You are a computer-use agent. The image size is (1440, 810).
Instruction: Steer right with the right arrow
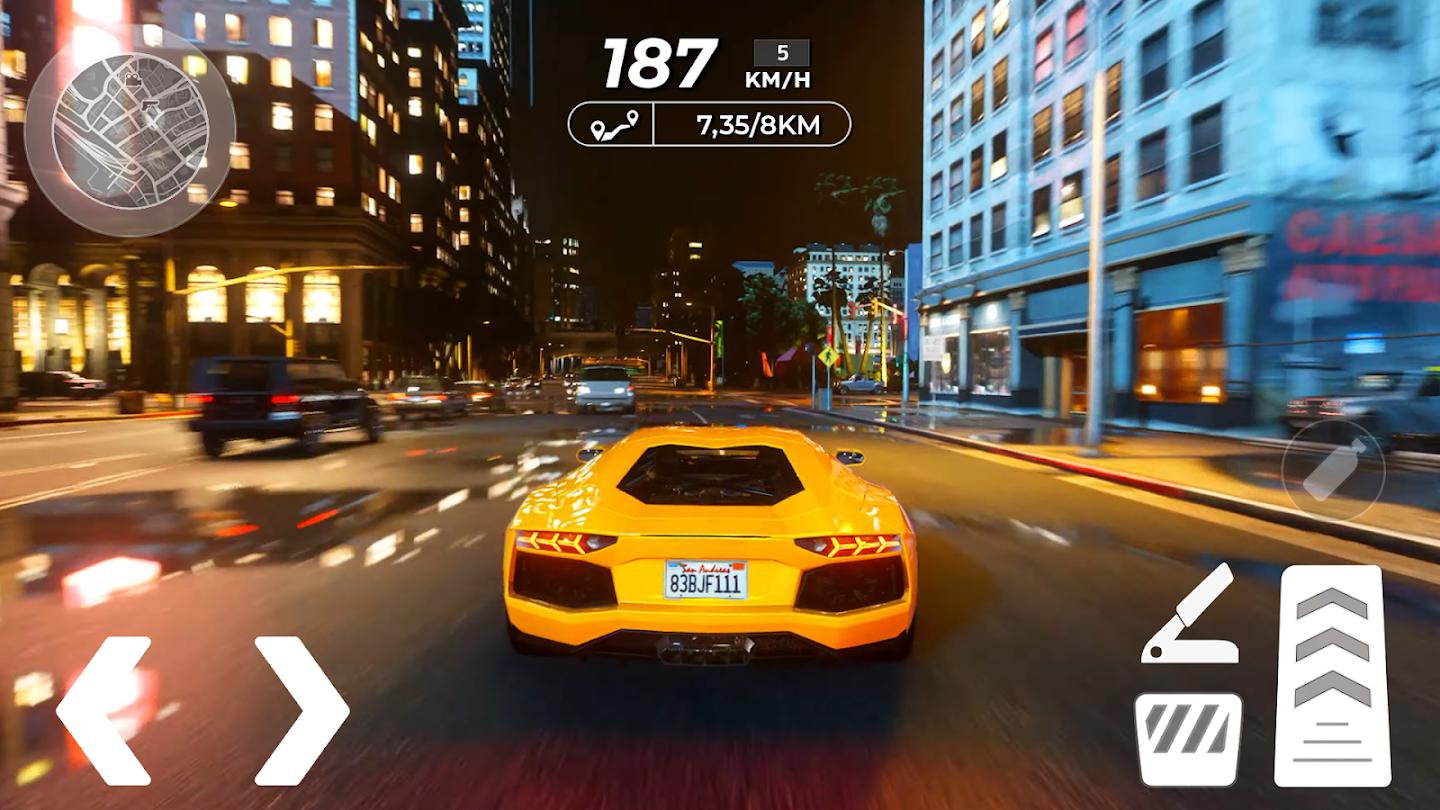coord(302,710)
